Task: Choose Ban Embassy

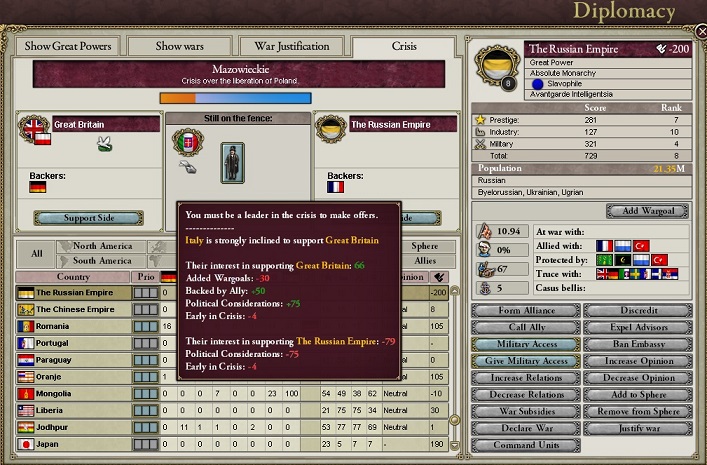Action: pos(639,344)
